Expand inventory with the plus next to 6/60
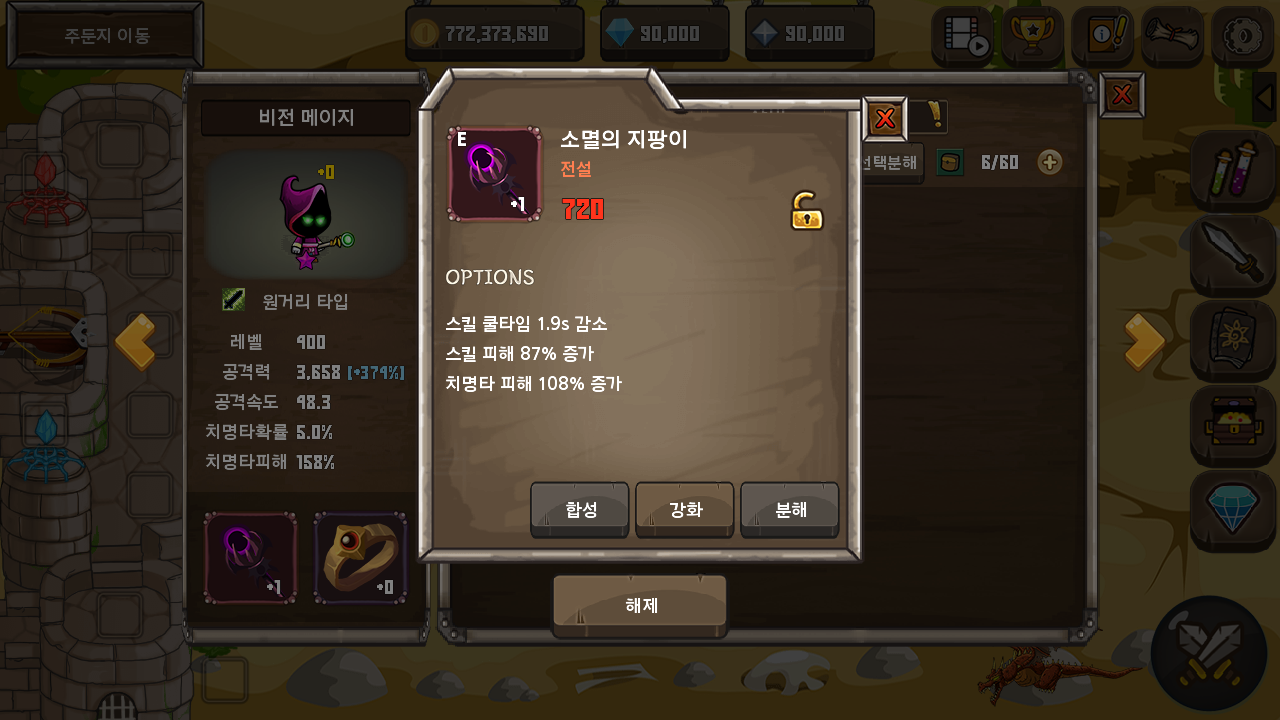1280x720 pixels. coord(1049,162)
